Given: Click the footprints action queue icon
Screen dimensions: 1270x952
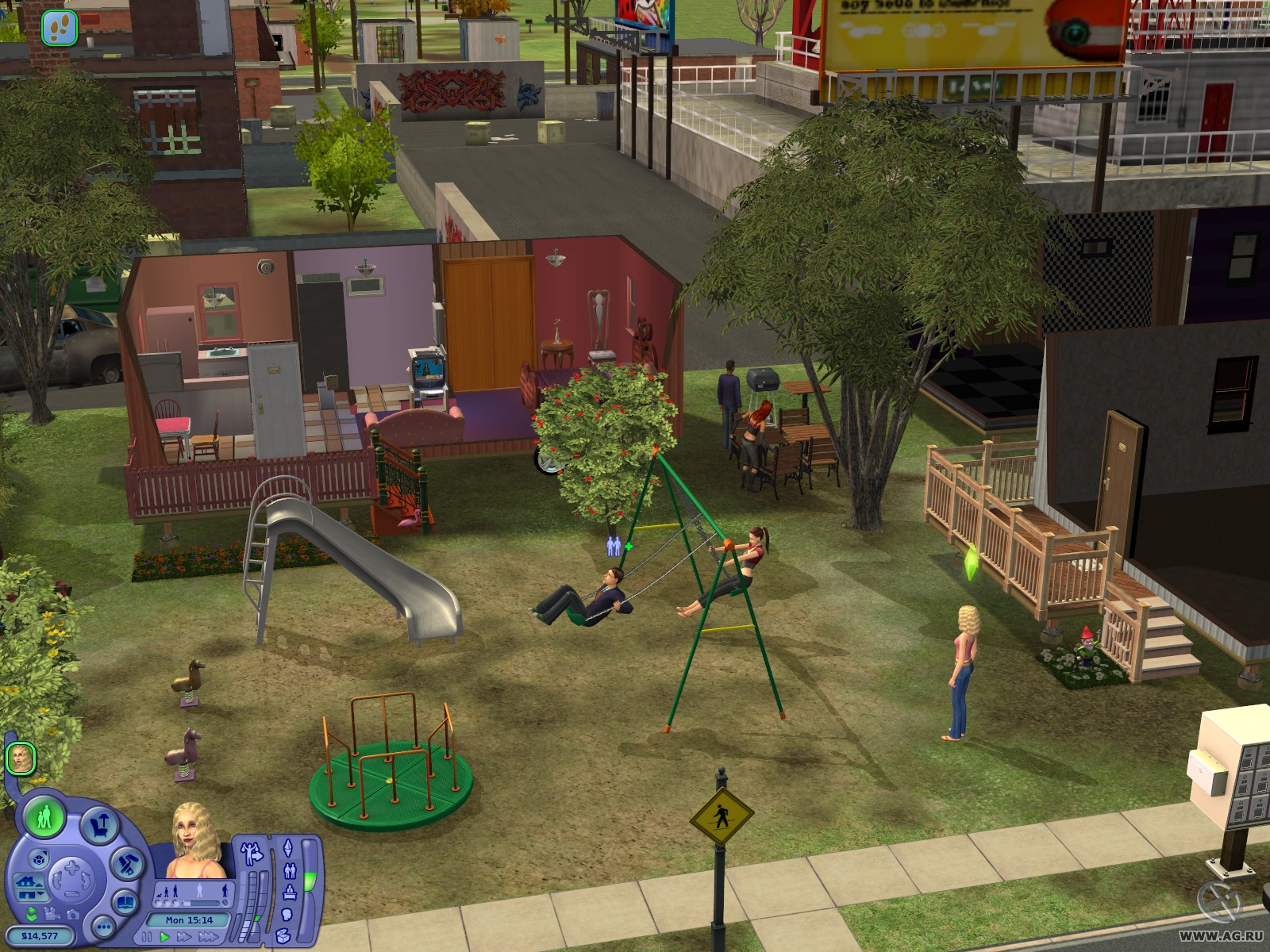Looking at the screenshot, I should click(x=59, y=28).
